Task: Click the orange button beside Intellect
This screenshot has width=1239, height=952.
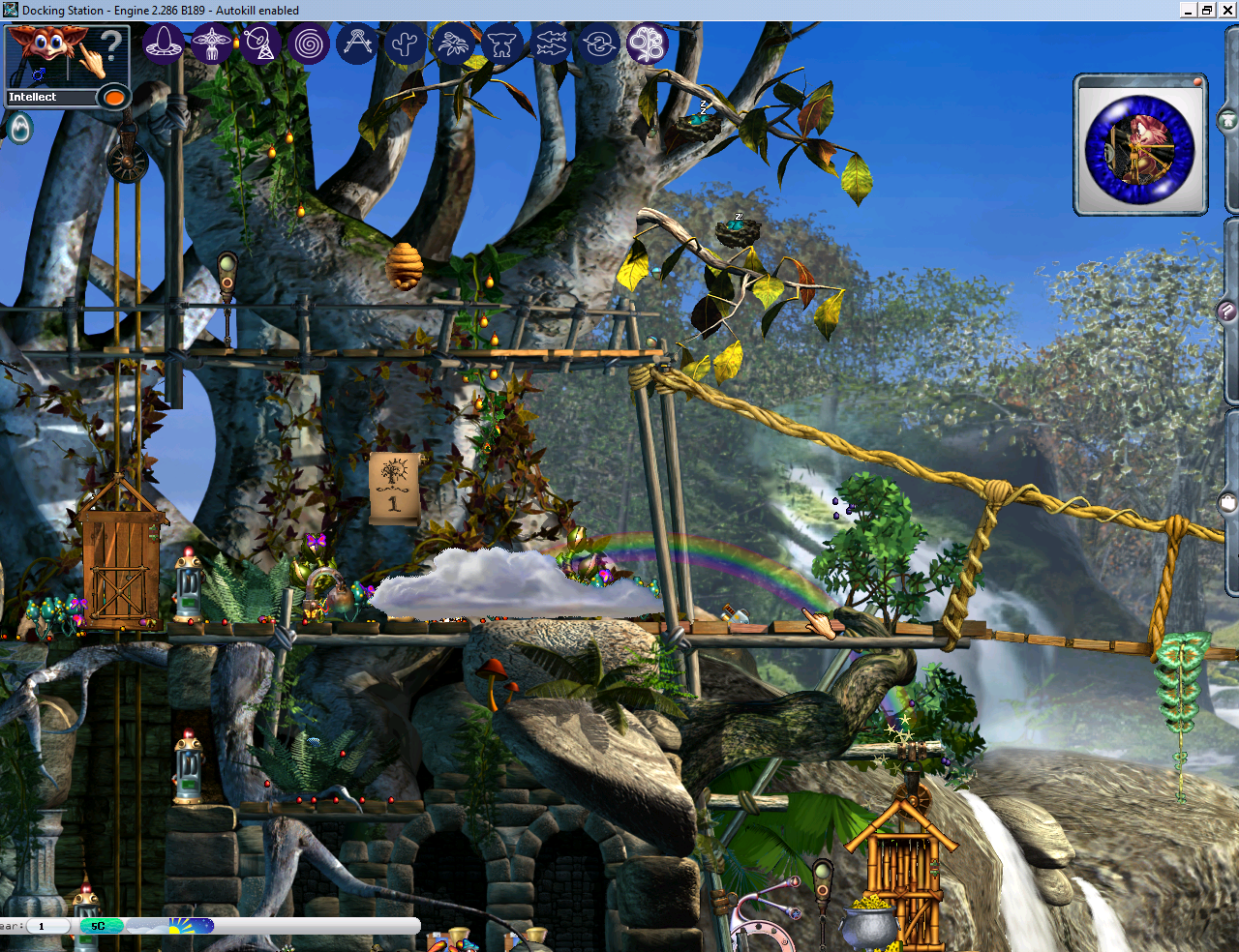Action: coord(114,98)
